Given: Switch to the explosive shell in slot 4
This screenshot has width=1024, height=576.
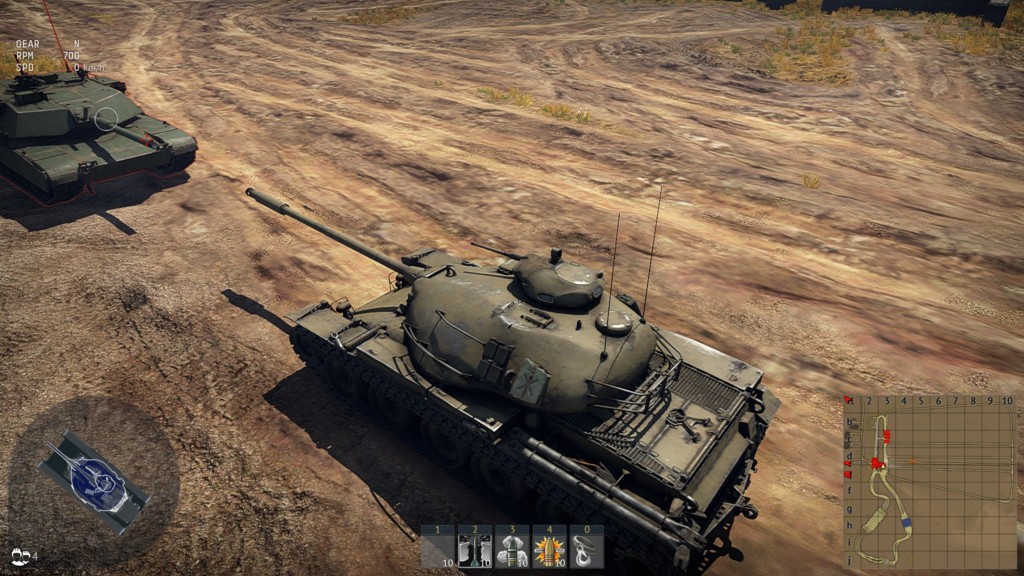Looking at the screenshot, I should (549, 547).
